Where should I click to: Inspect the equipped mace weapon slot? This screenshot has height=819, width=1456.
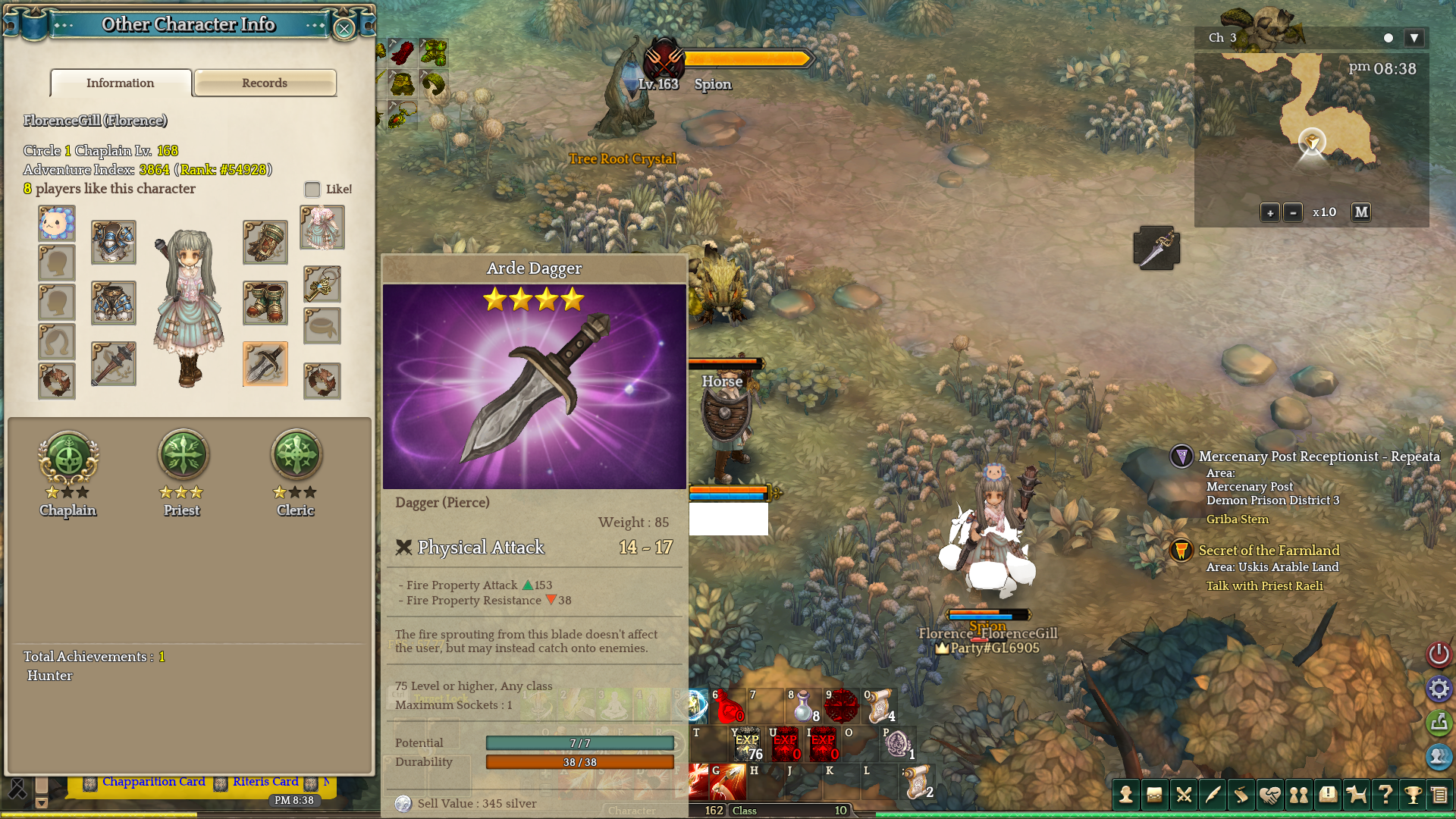coord(113,364)
